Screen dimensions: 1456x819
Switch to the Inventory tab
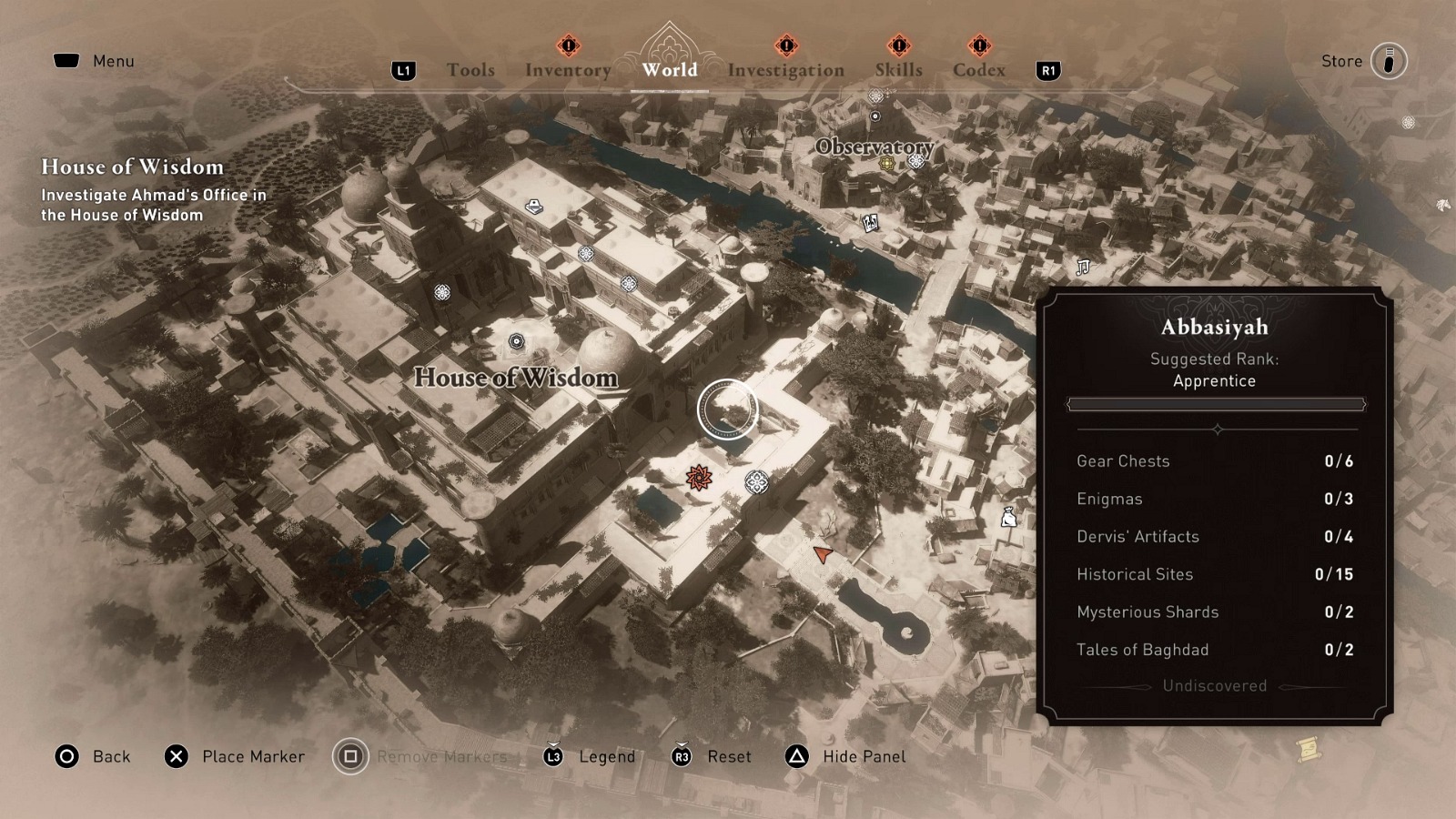568,69
